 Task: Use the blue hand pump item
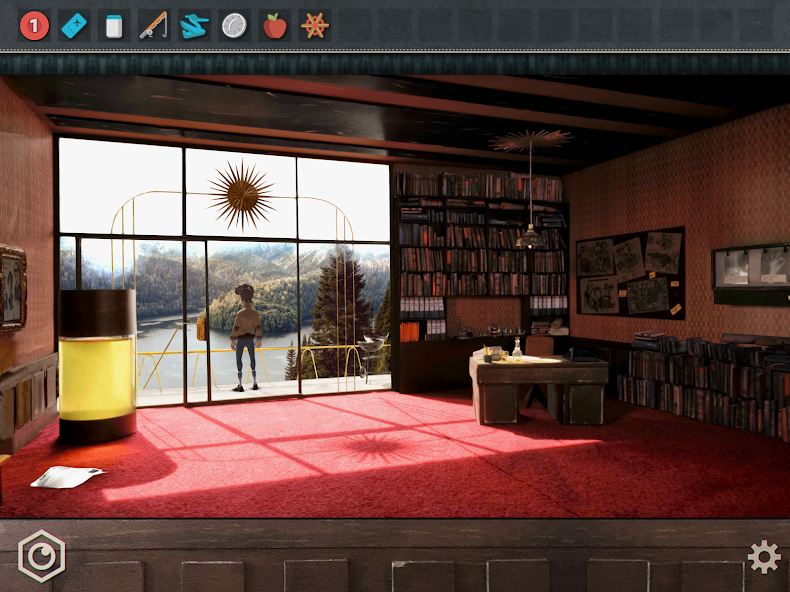point(194,26)
